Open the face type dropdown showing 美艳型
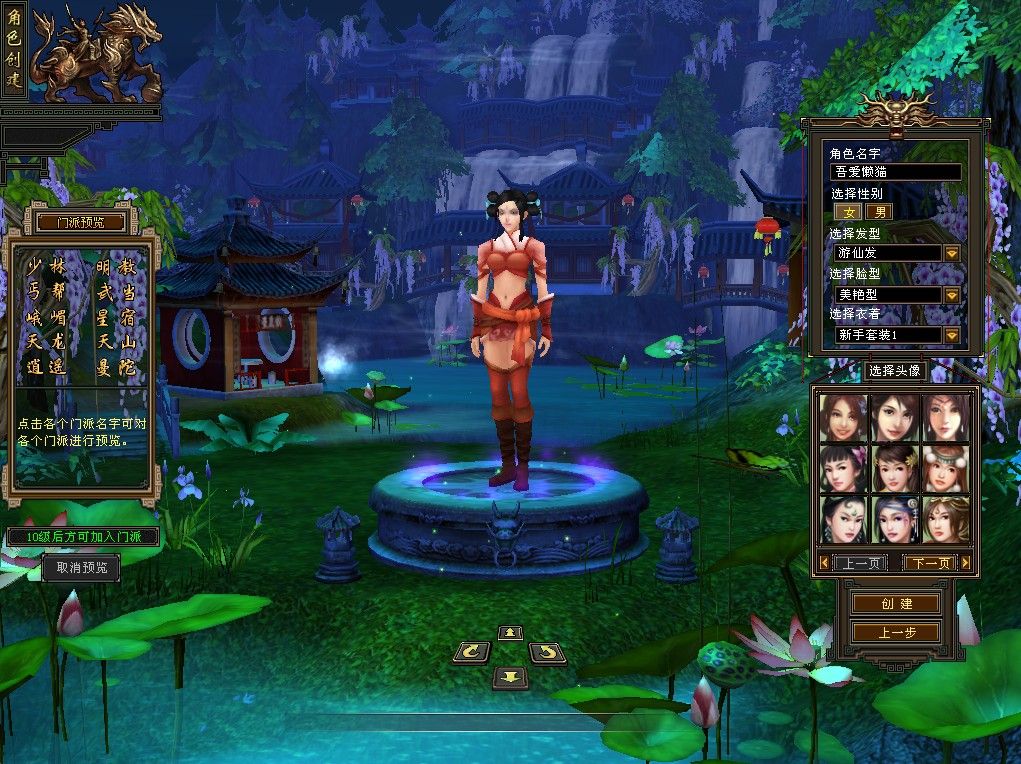The height and width of the screenshot is (764, 1021). click(951, 295)
